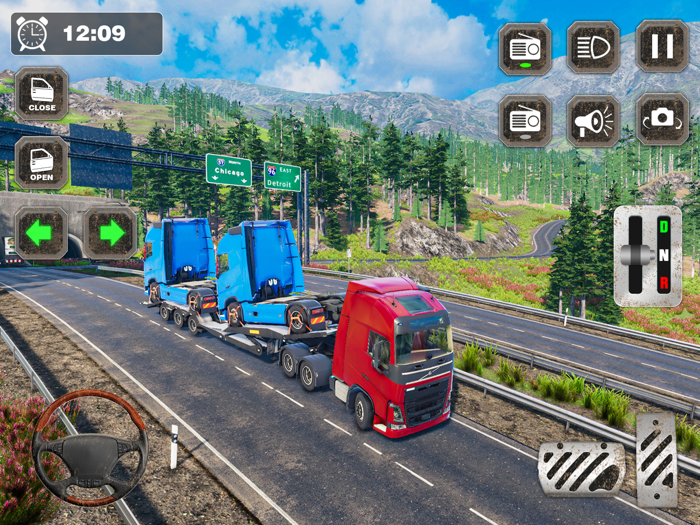The image size is (700, 525).
Task: Activate the right turn signal arrow
Action: click(110, 233)
